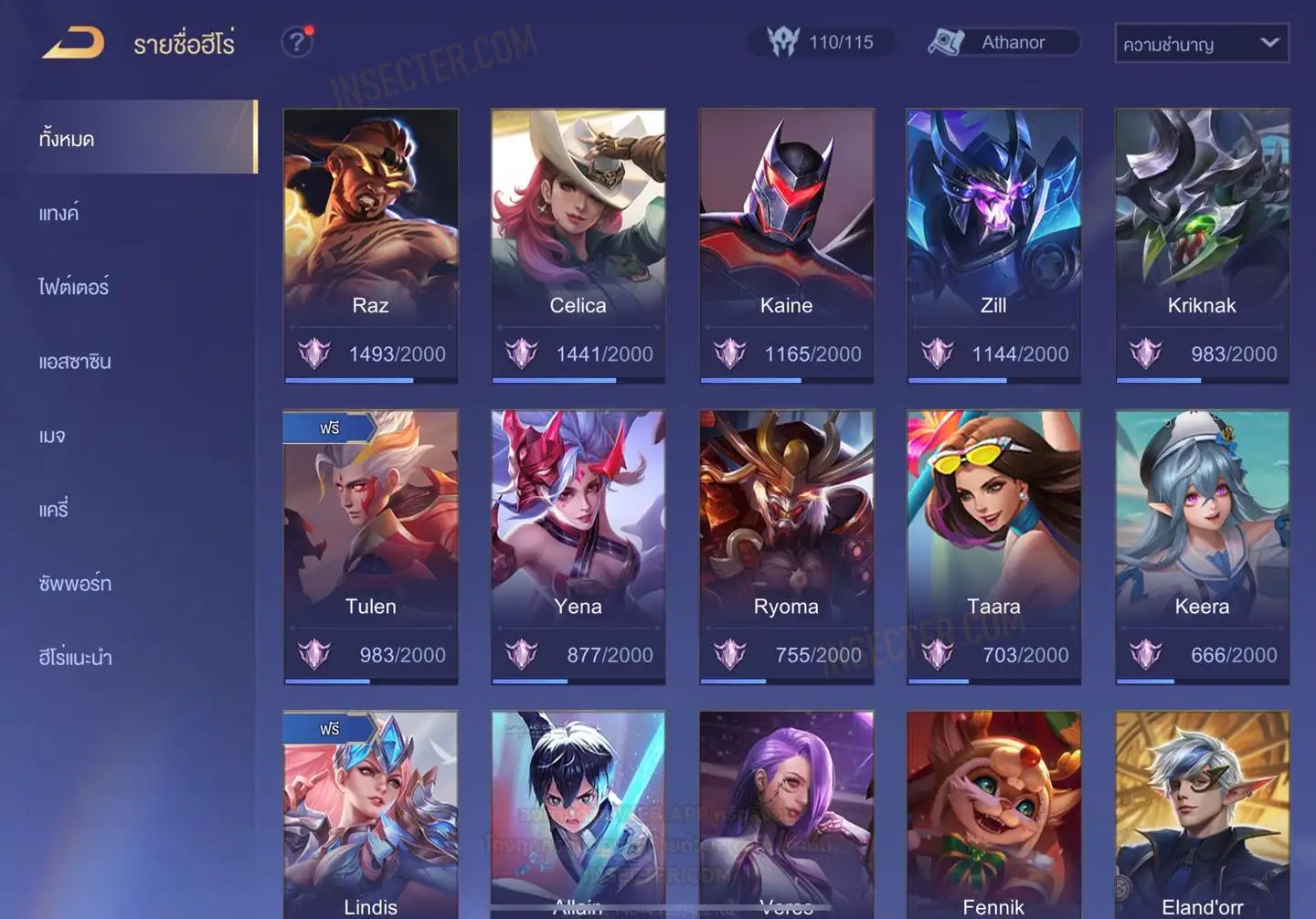Show the แอสซาซิน (Assassin) heroes
Image resolution: width=1316 pixels, height=919 pixels.
(x=75, y=362)
